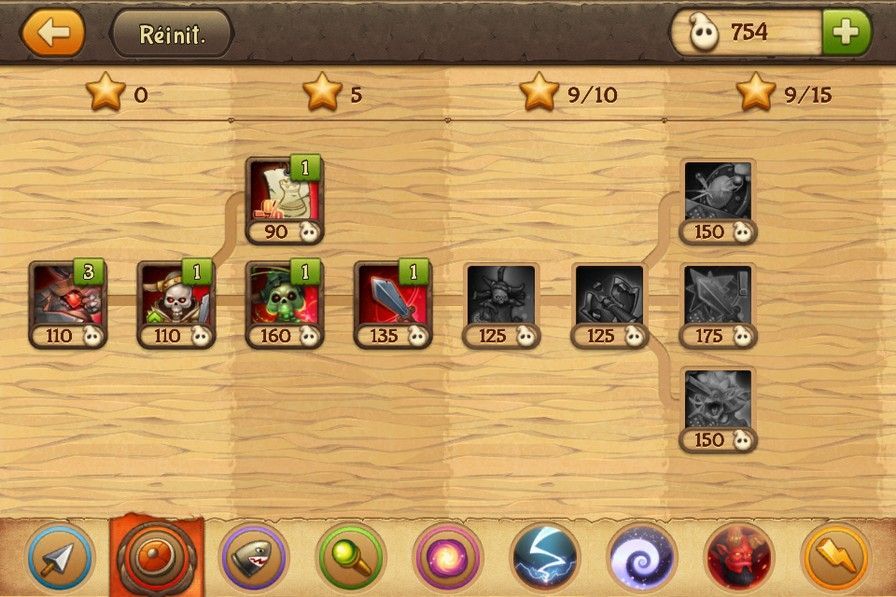
Task: Switch to the arrow skill tree tab
Action: tap(60, 556)
